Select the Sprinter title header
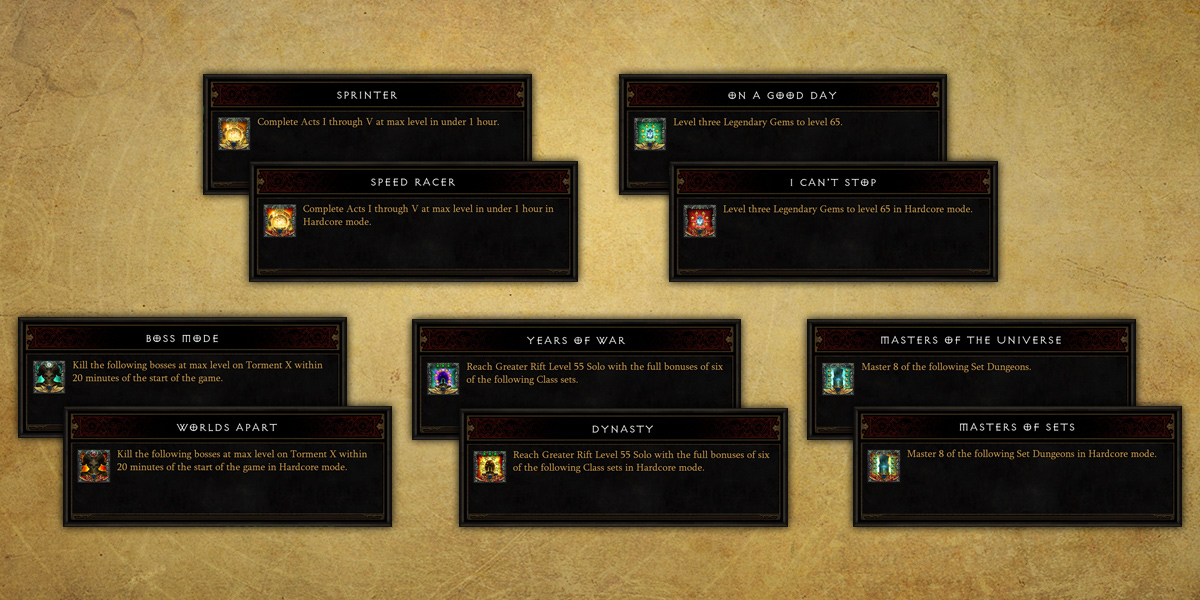Viewport: 1200px width, 600px height. click(x=367, y=95)
